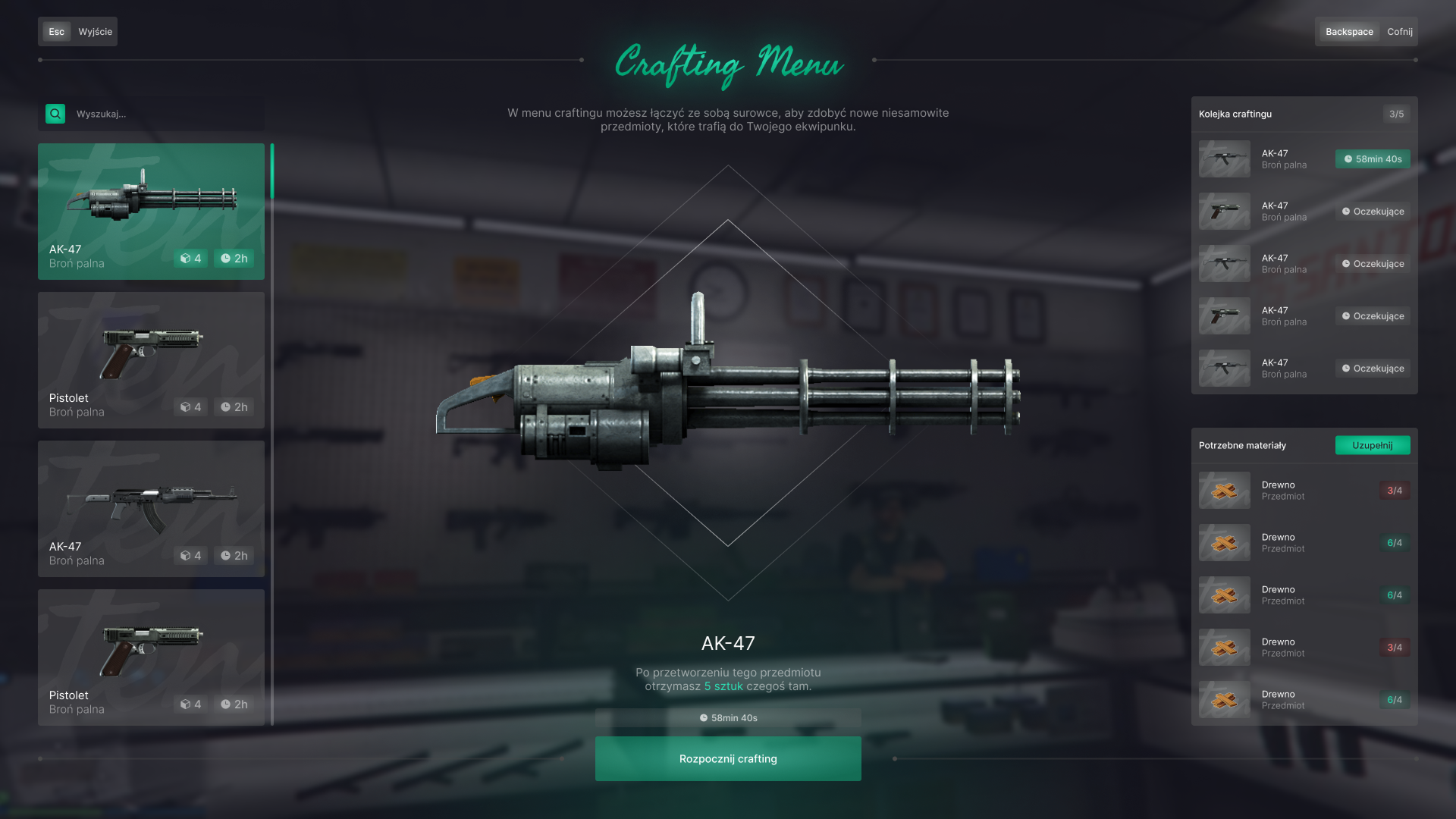Click the clock icon on an Oczekujące status badge
1456x819 pixels.
(1347, 211)
